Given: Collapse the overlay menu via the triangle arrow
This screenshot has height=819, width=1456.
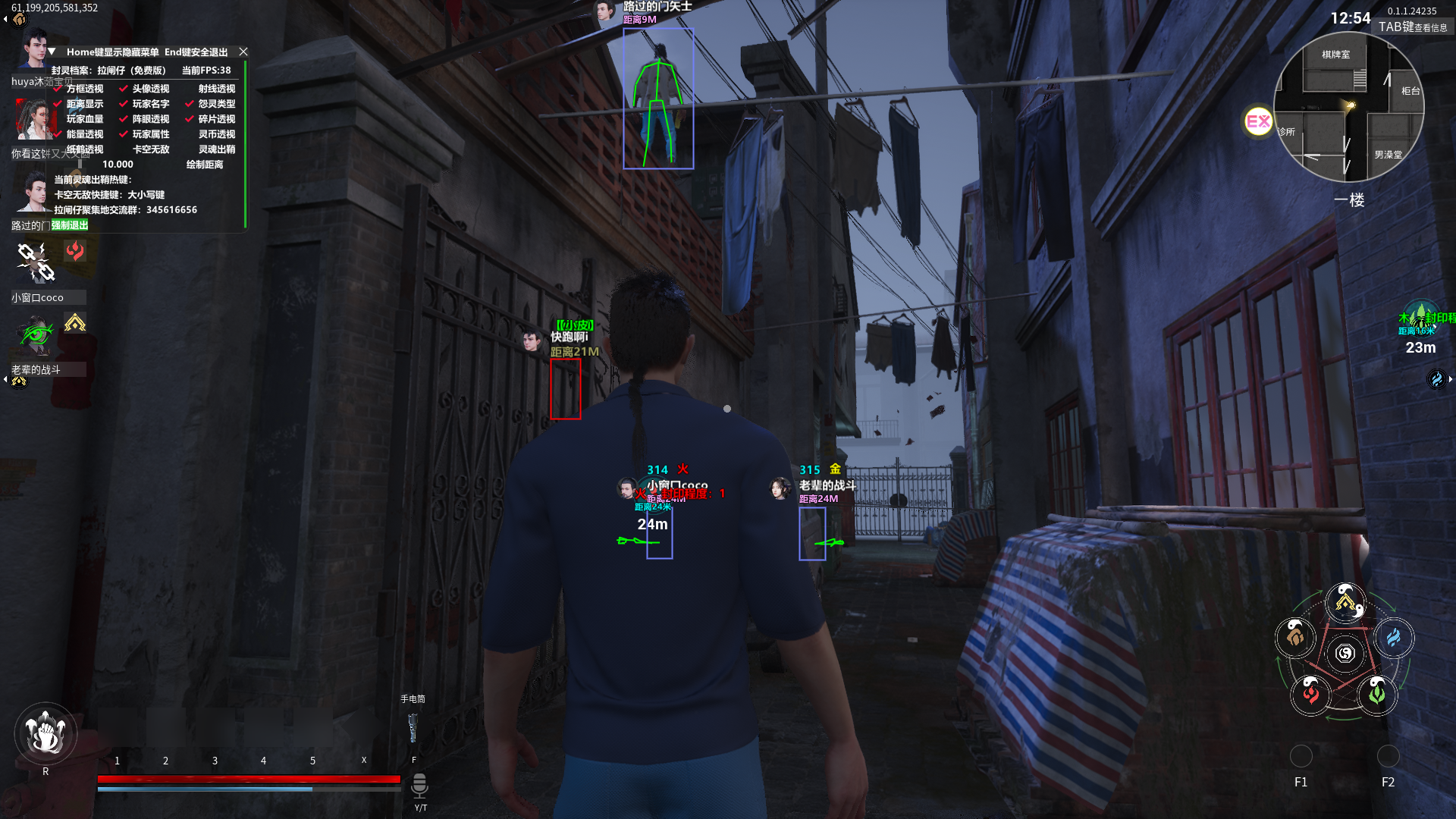Looking at the screenshot, I should coord(52,52).
